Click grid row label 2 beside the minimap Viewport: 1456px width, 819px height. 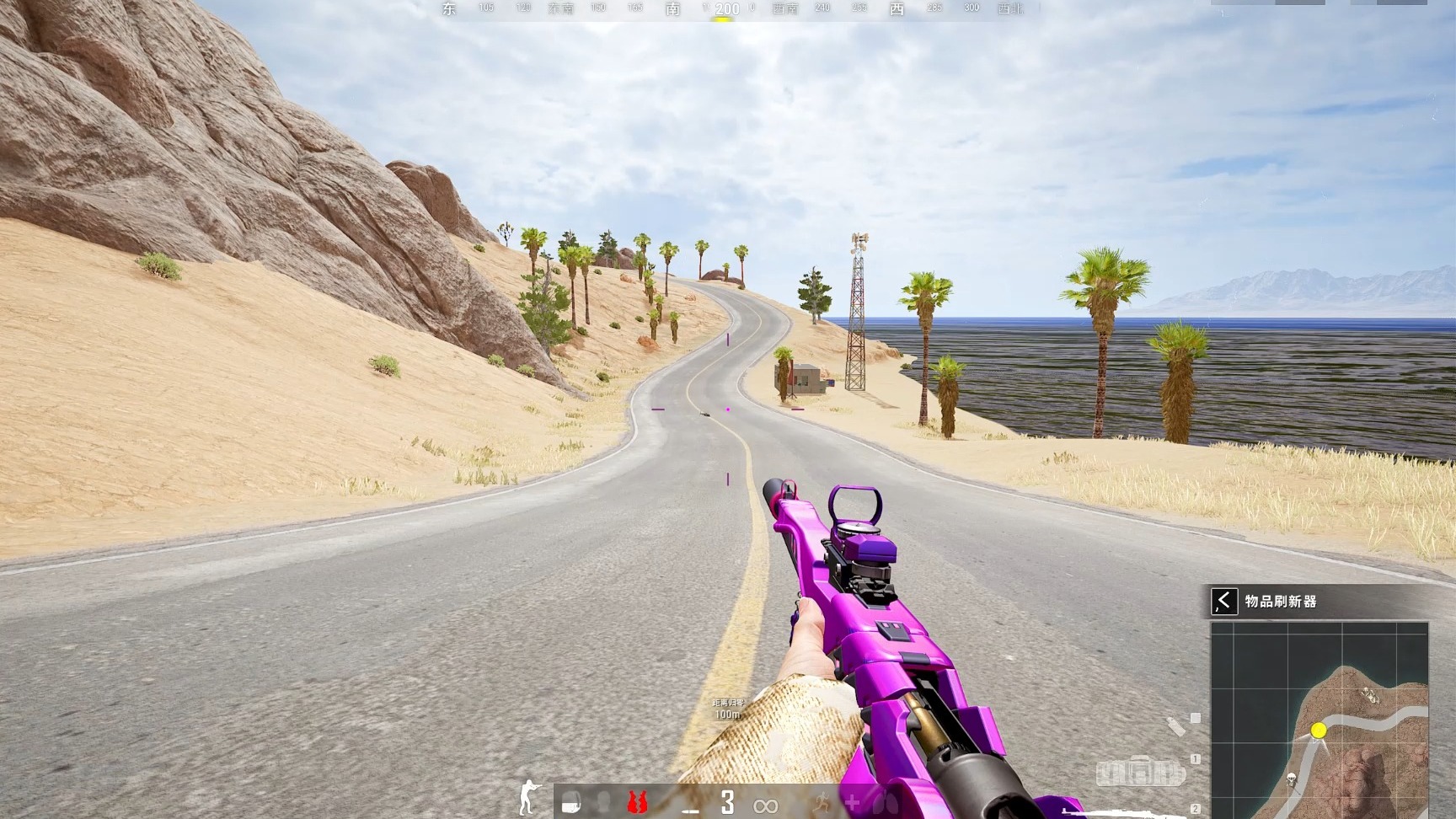1196,809
